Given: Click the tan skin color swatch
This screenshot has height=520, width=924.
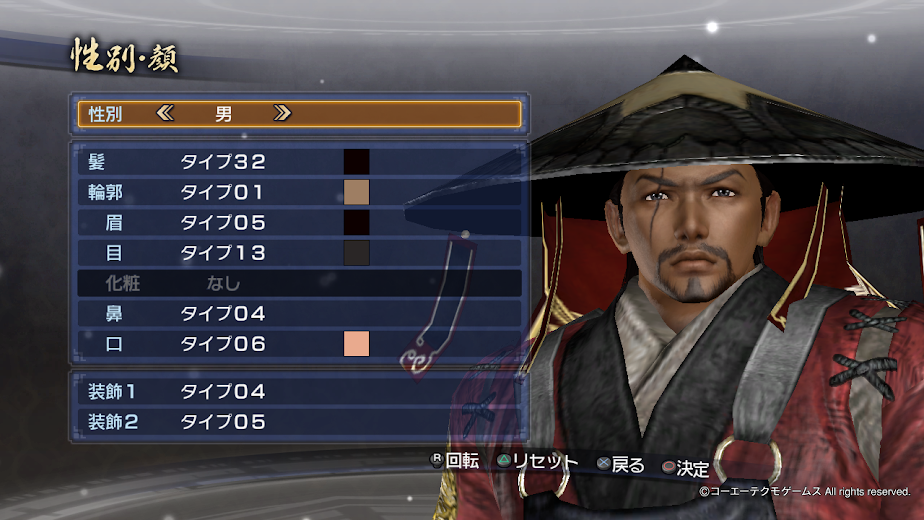Looking at the screenshot, I should click(357, 192).
